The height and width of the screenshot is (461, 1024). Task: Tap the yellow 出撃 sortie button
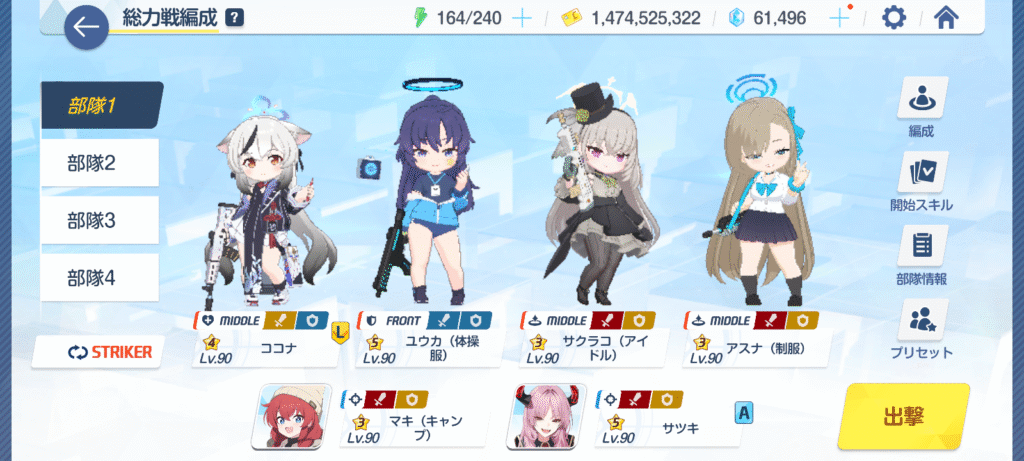(903, 415)
